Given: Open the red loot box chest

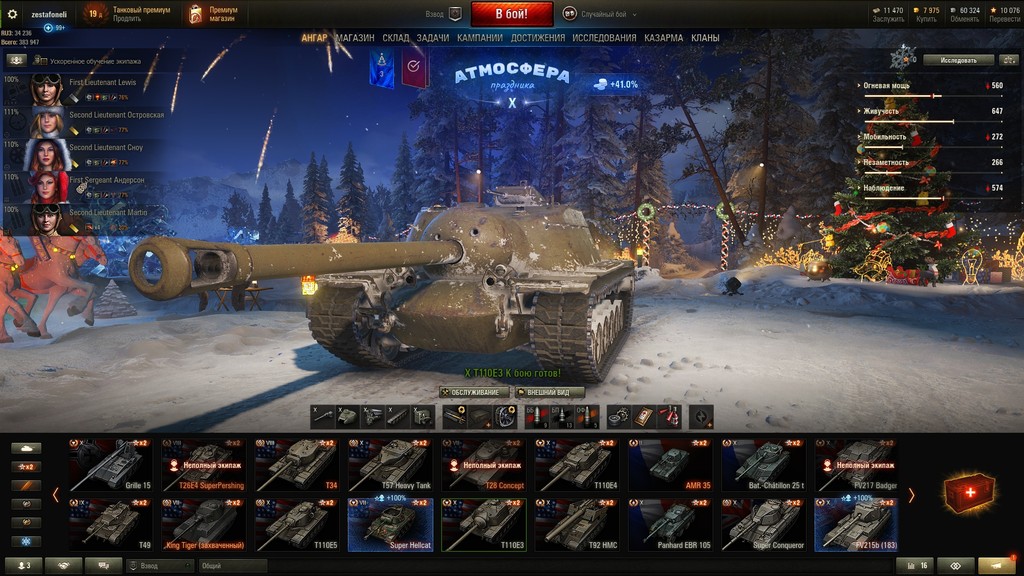Looking at the screenshot, I should pos(968,494).
